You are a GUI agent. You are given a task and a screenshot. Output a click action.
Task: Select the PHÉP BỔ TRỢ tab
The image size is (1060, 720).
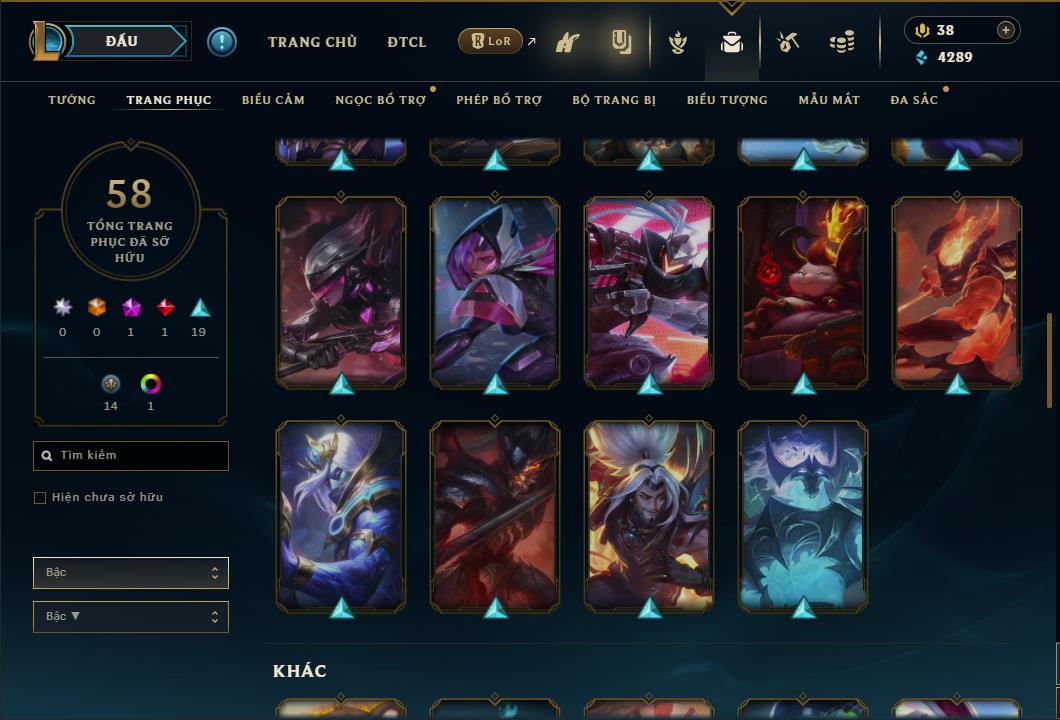499,100
